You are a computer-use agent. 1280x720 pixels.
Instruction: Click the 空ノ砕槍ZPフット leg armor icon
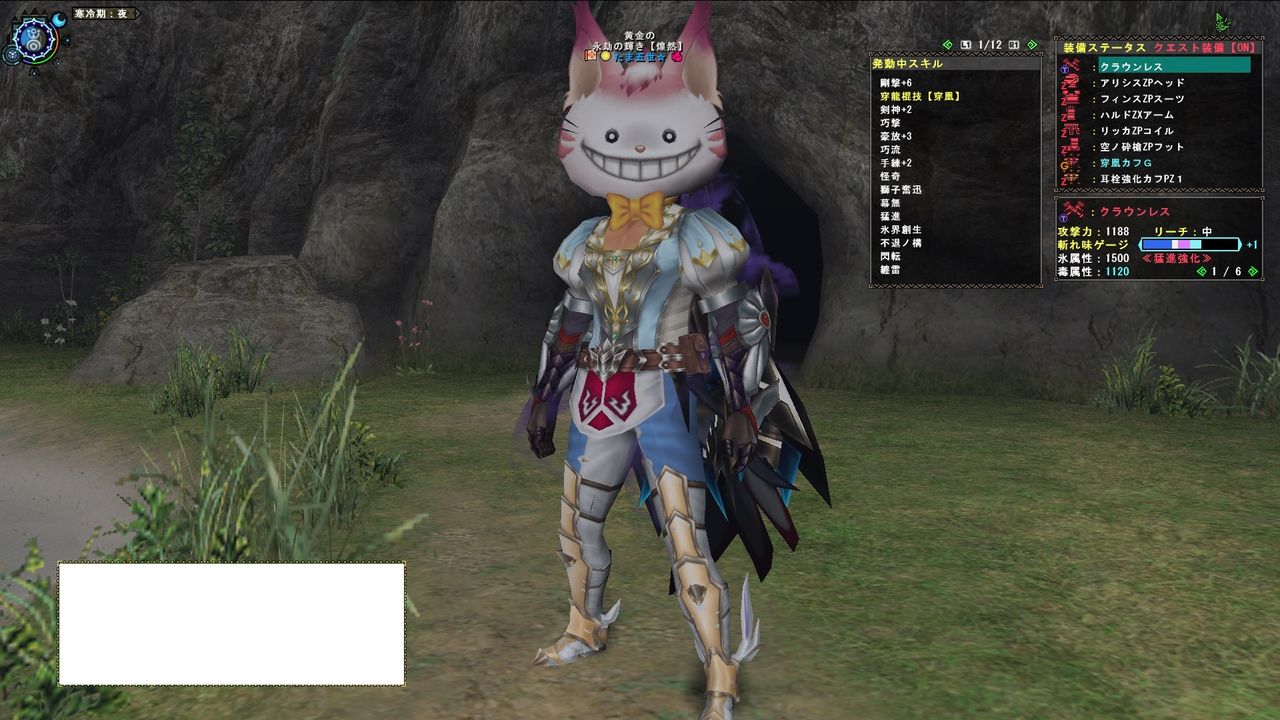click(1069, 146)
